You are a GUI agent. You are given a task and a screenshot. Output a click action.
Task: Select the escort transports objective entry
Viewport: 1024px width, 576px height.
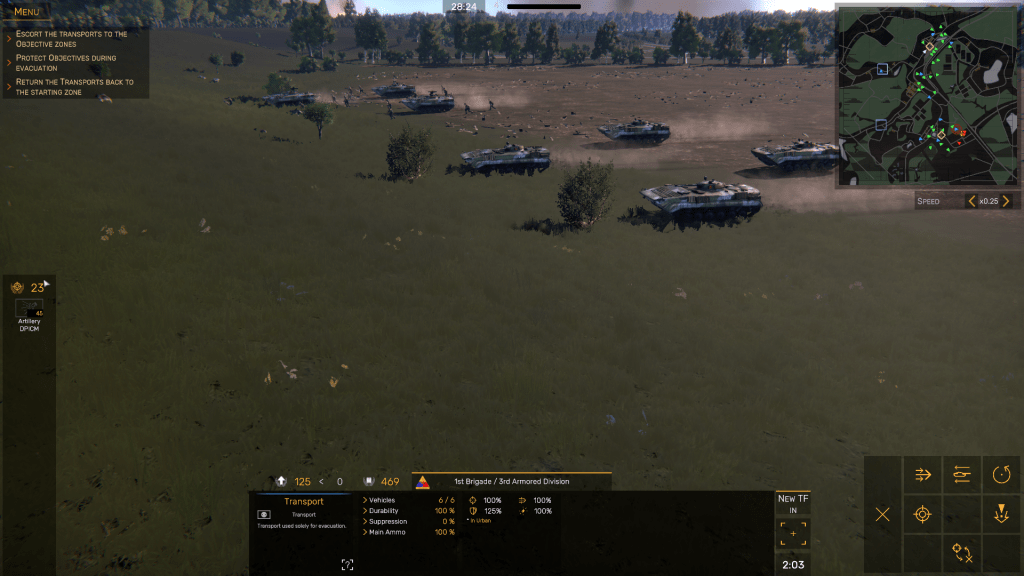[72, 39]
